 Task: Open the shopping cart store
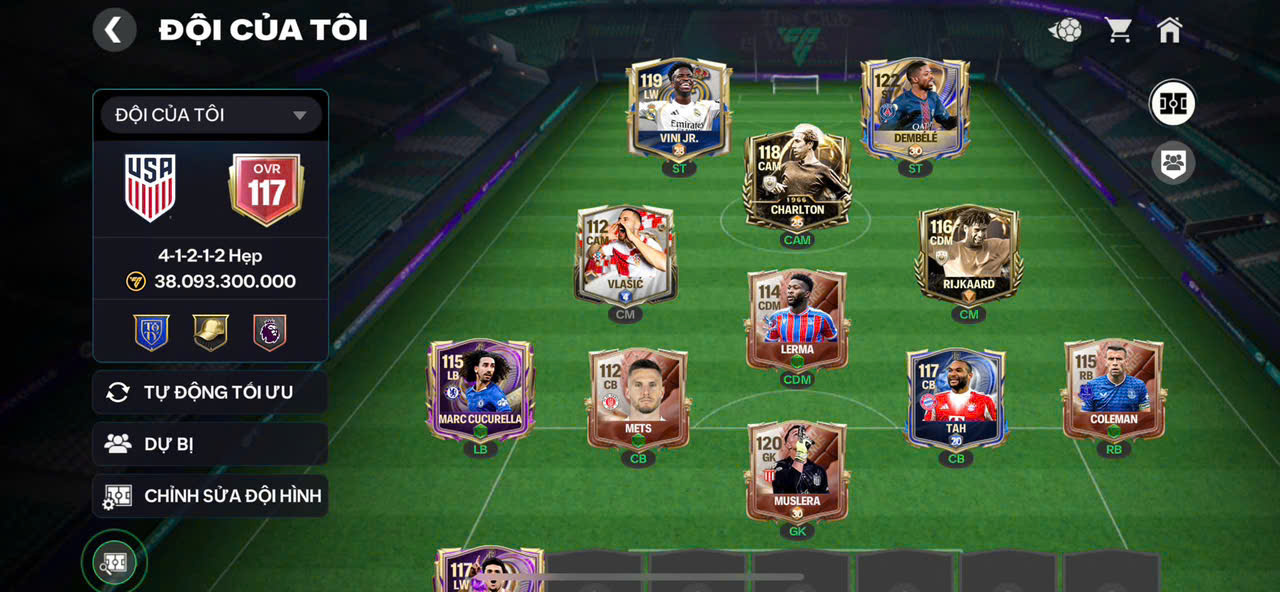click(1118, 30)
